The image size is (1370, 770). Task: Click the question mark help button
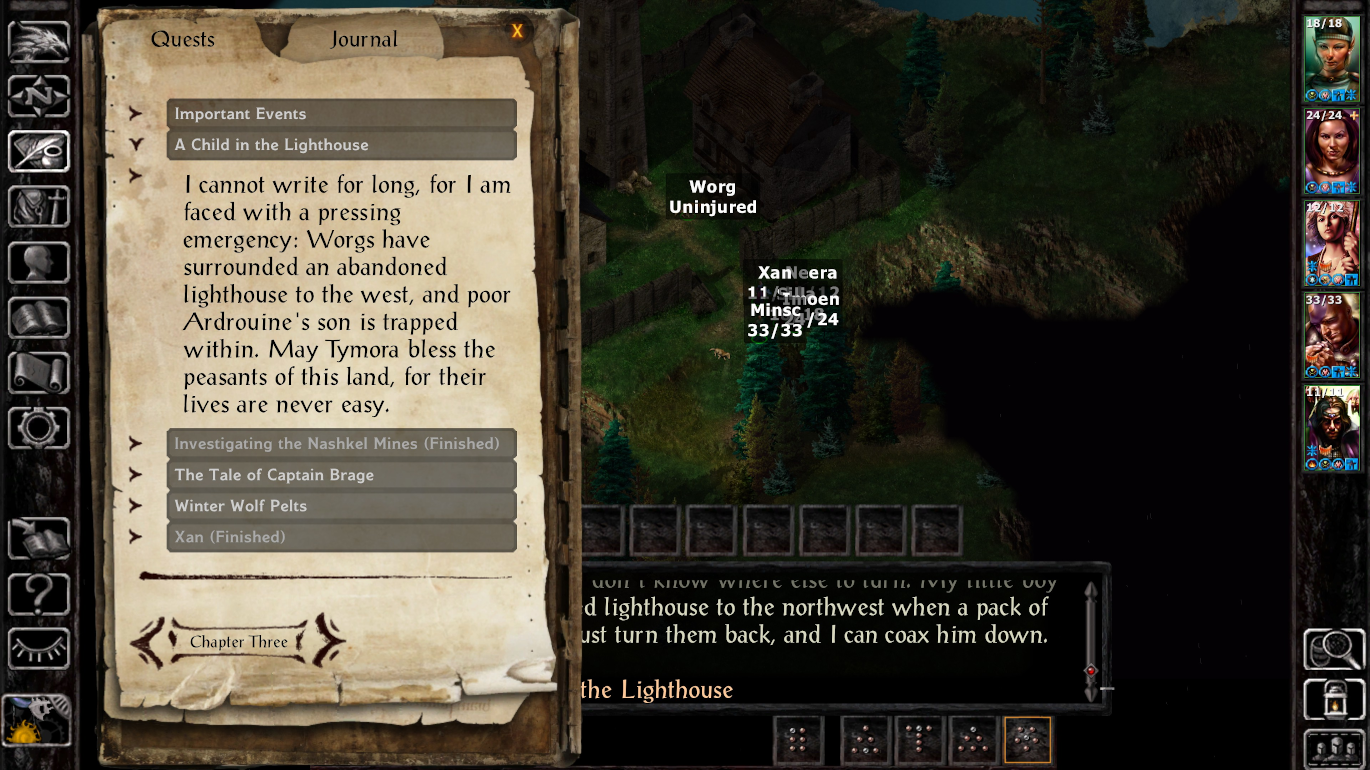(39, 594)
